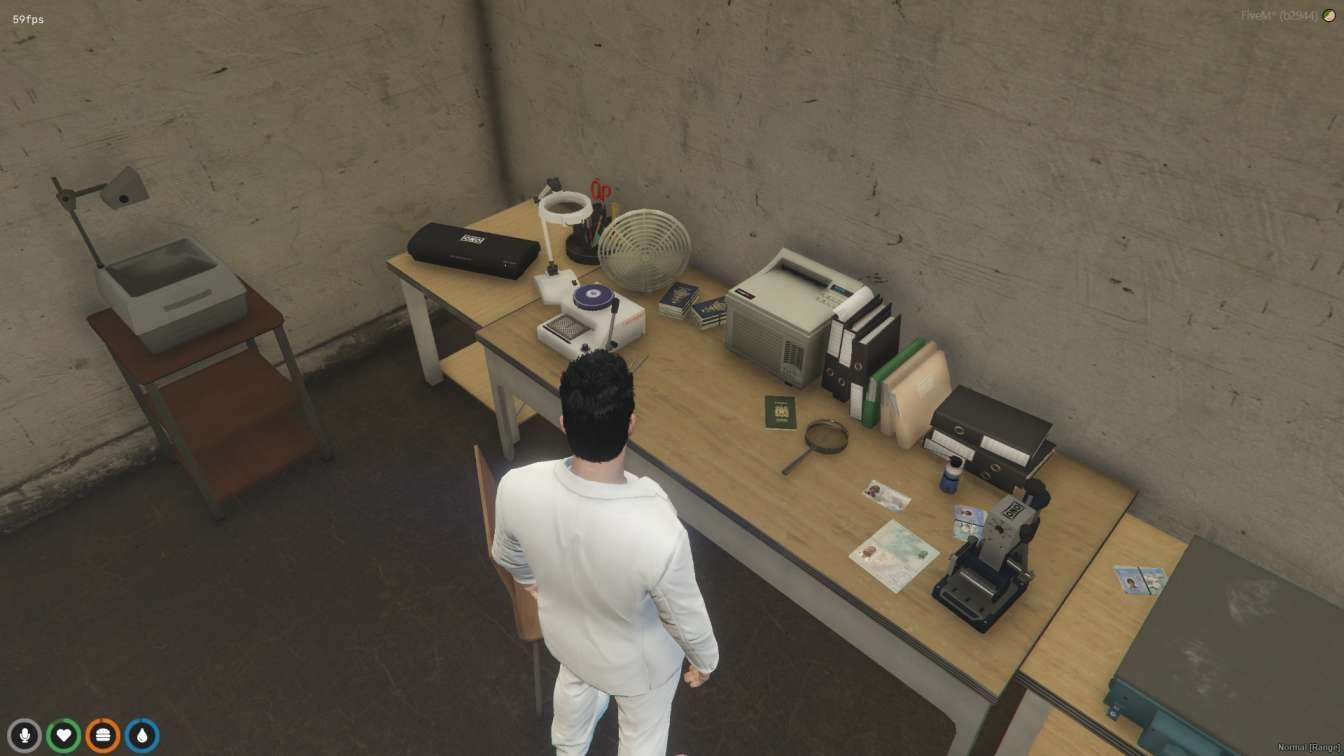Click the round FiveM watermark icon

[x=1329, y=16]
